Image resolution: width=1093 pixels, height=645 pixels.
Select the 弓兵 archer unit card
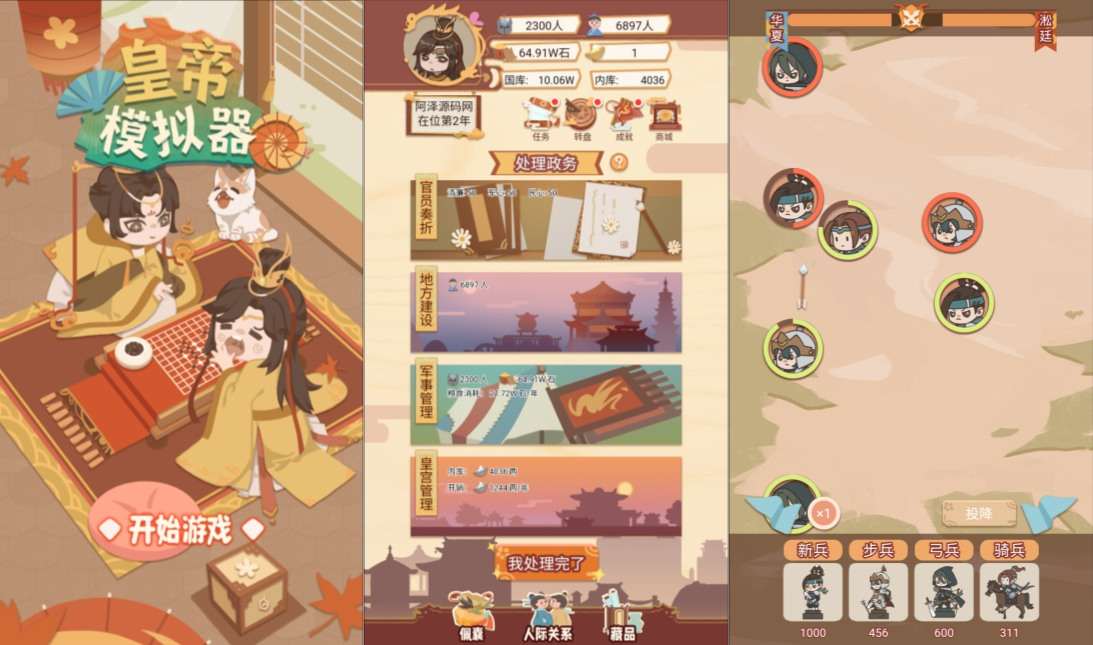point(944,591)
